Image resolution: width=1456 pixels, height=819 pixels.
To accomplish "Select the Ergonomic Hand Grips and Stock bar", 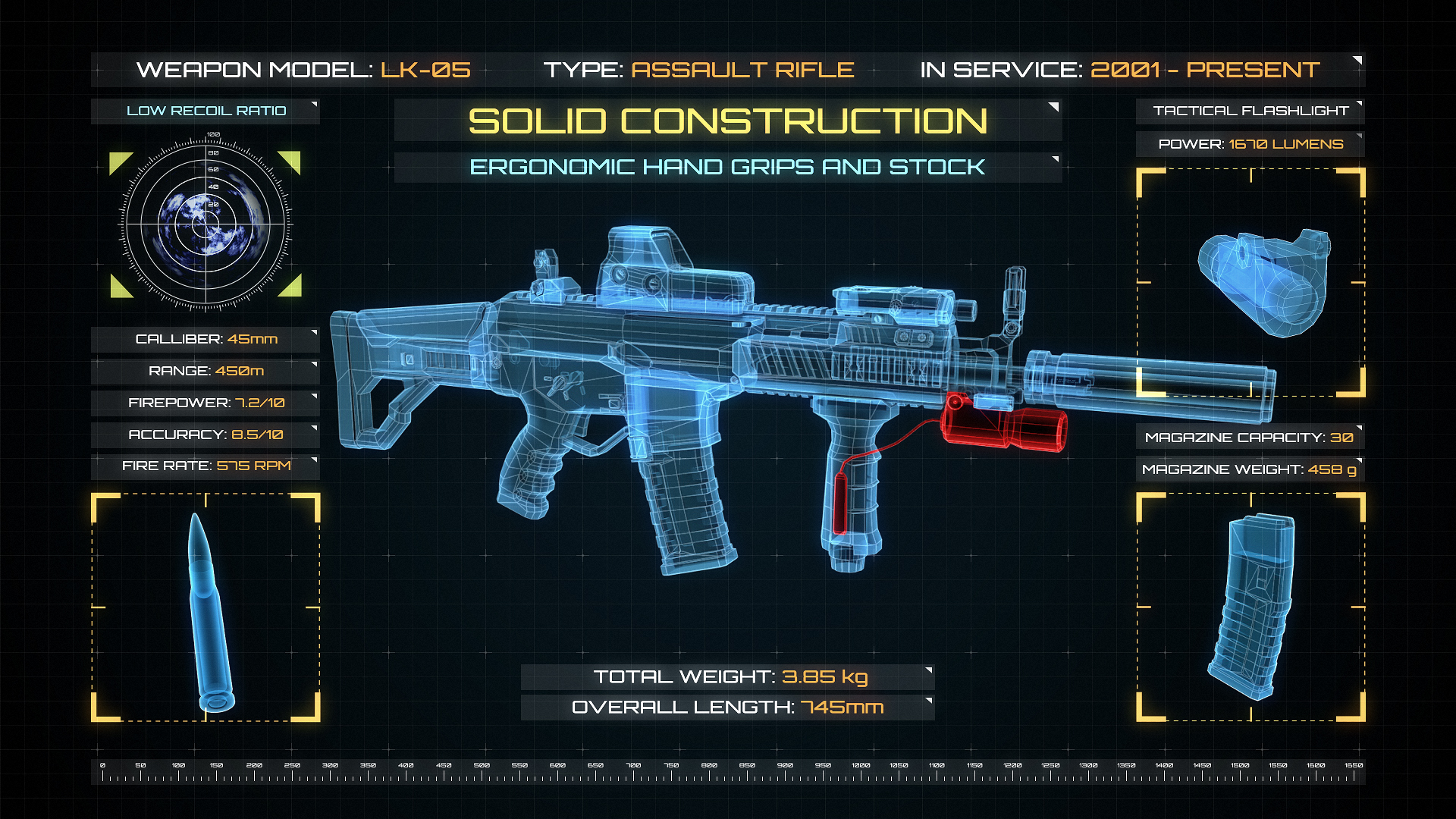I will point(727,167).
